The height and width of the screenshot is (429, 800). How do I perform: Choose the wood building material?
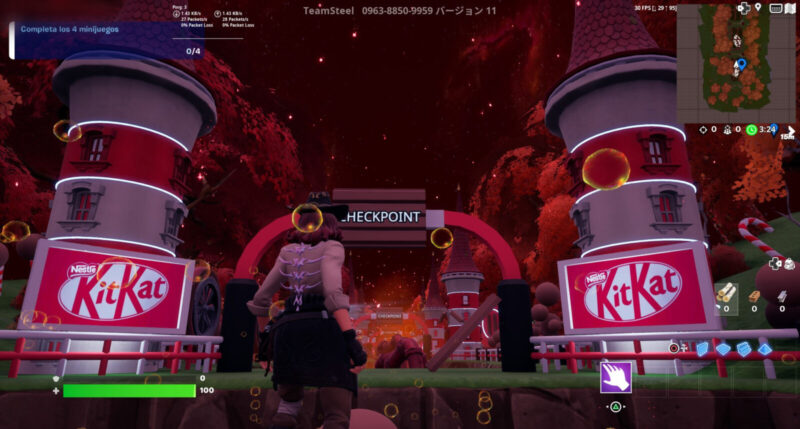725,292
